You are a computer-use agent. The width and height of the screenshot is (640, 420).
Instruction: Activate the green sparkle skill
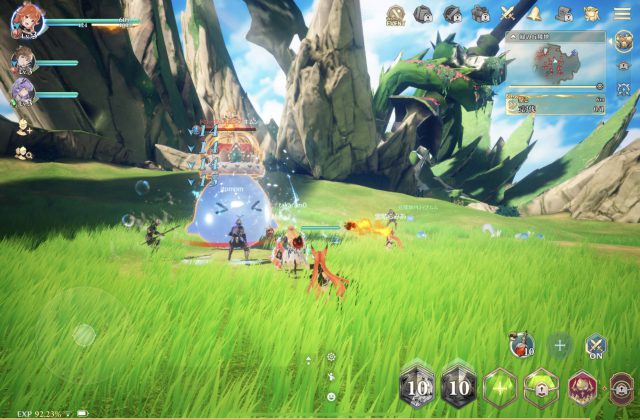(499, 387)
